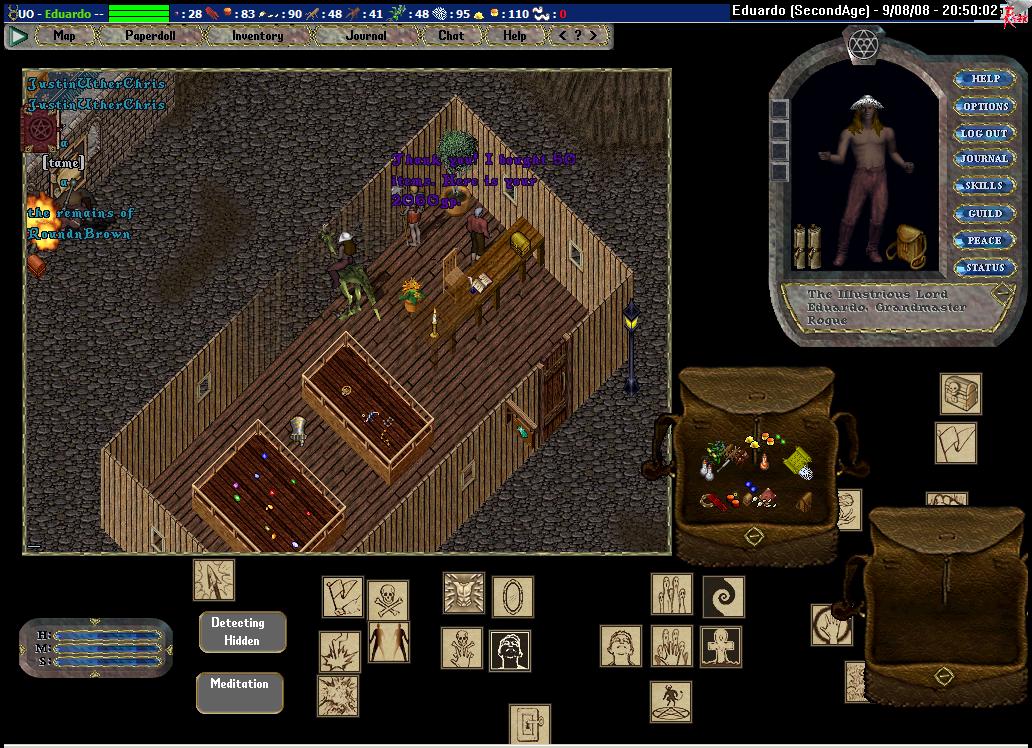Open the Chat menu
This screenshot has height=748, width=1032.
[451, 36]
